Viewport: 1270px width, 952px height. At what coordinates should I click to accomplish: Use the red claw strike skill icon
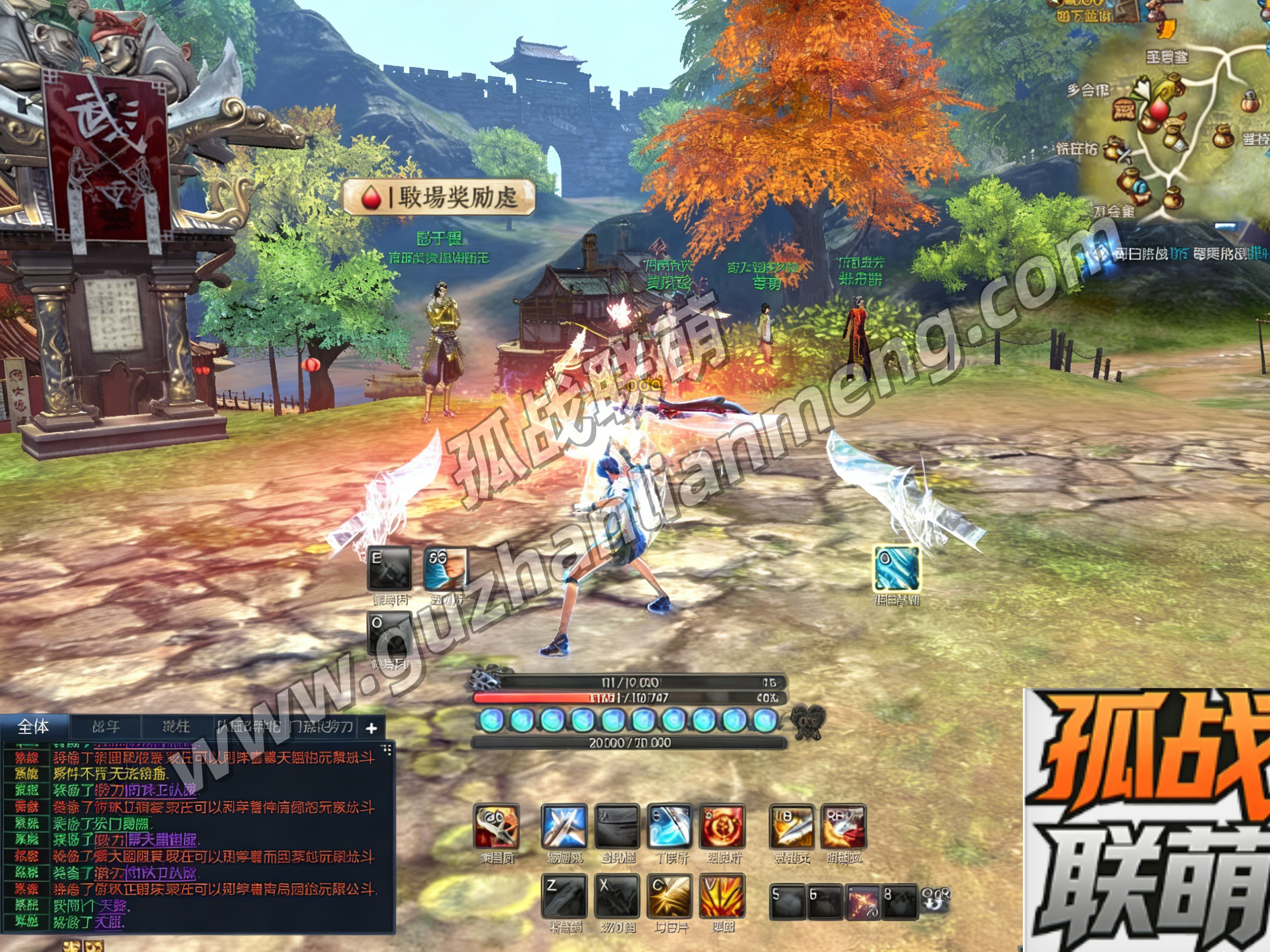coord(496,827)
